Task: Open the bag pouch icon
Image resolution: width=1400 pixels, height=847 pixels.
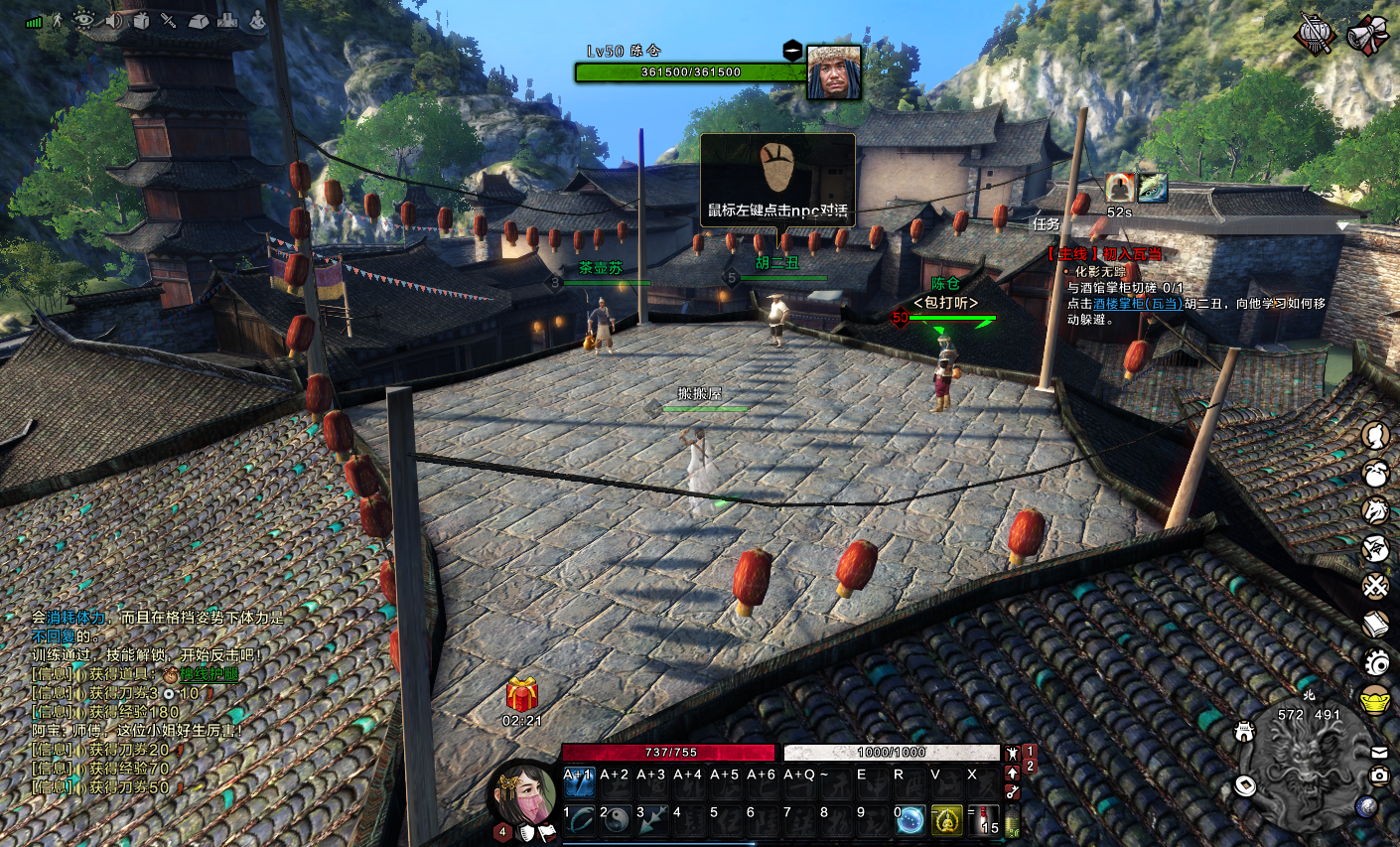Action: click(1375, 474)
